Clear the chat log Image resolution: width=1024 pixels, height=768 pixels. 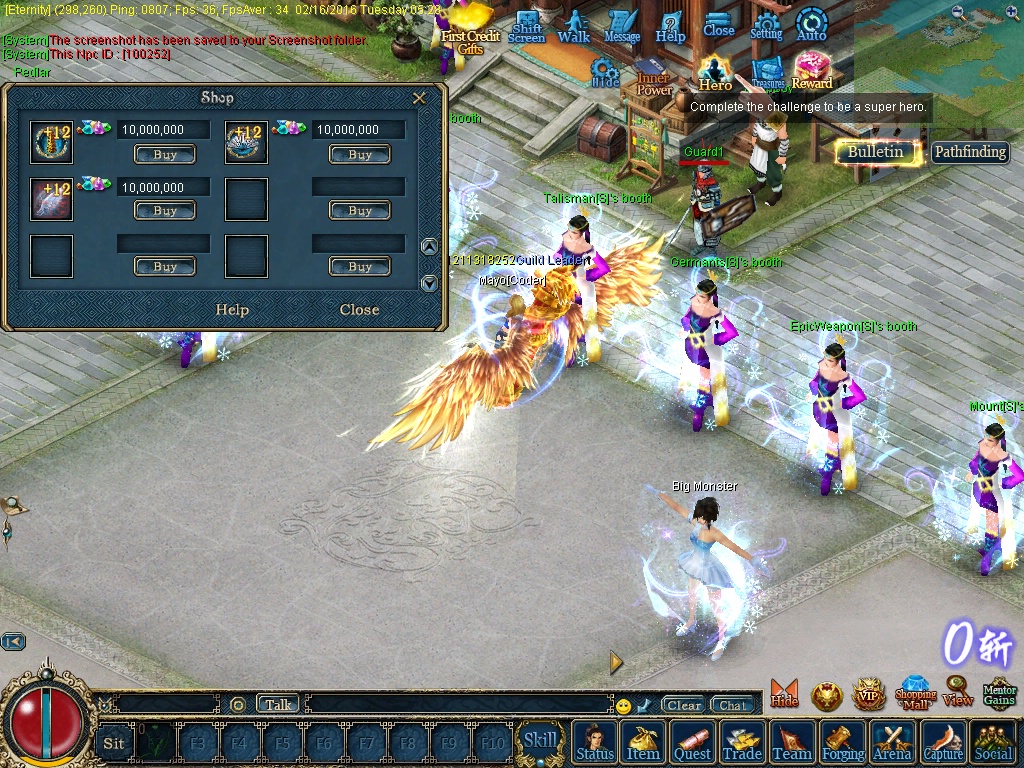(684, 705)
